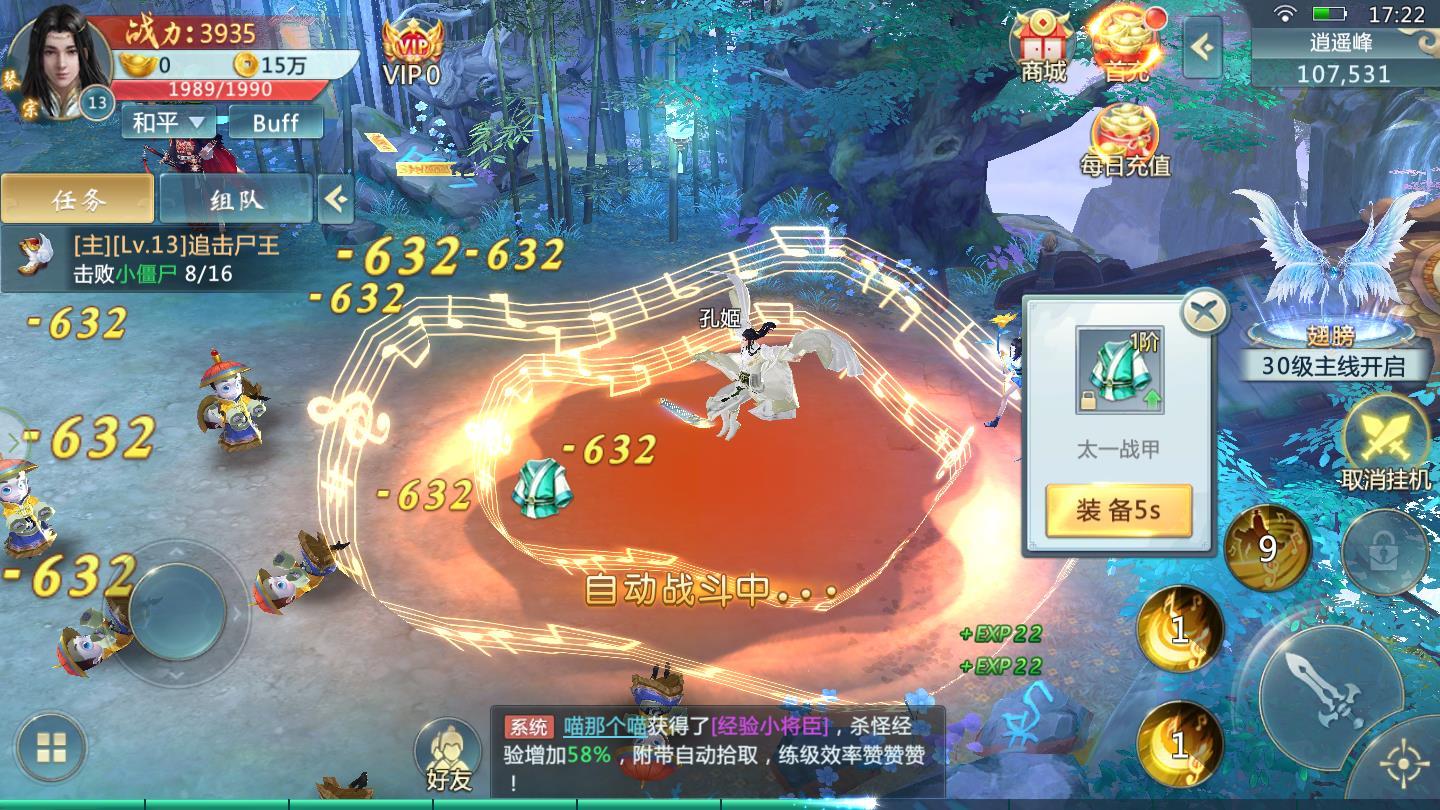This screenshot has height=810, width=1440.
Task: Open the Buff panel
Action: pyautogui.click(x=277, y=122)
